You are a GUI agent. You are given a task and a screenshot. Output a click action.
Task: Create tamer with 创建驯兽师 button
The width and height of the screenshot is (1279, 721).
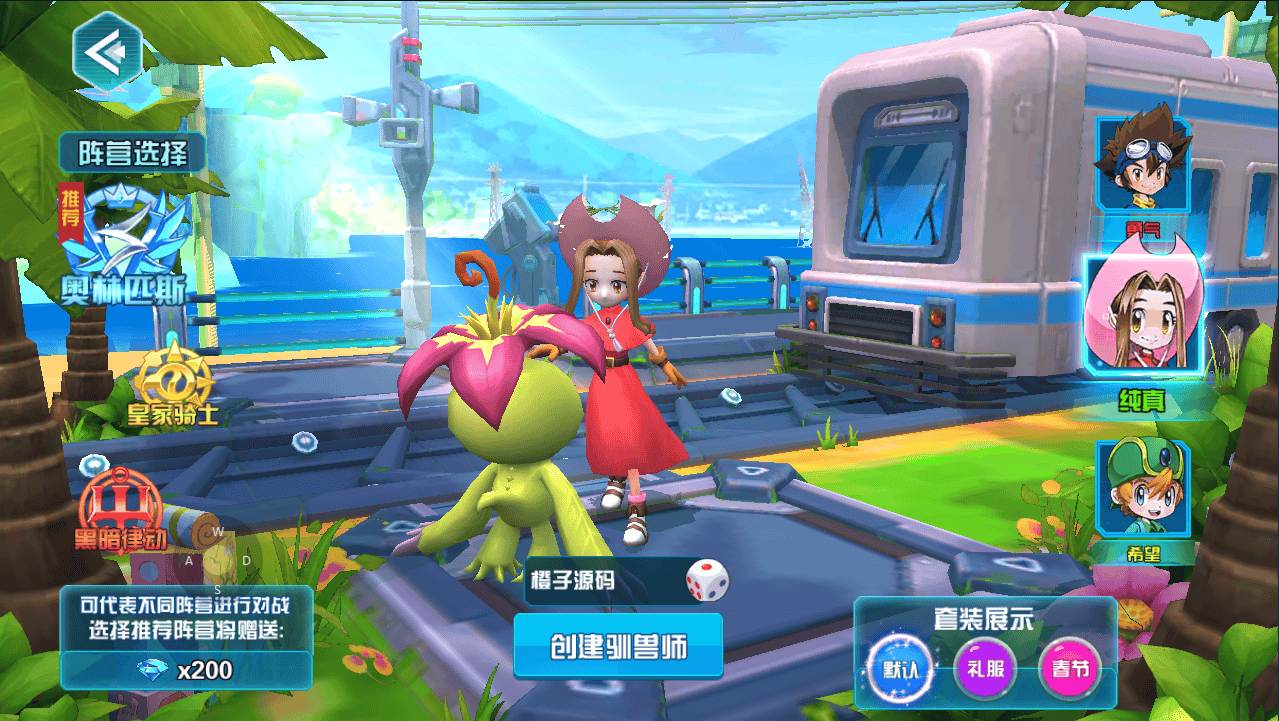click(x=618, y=646)
